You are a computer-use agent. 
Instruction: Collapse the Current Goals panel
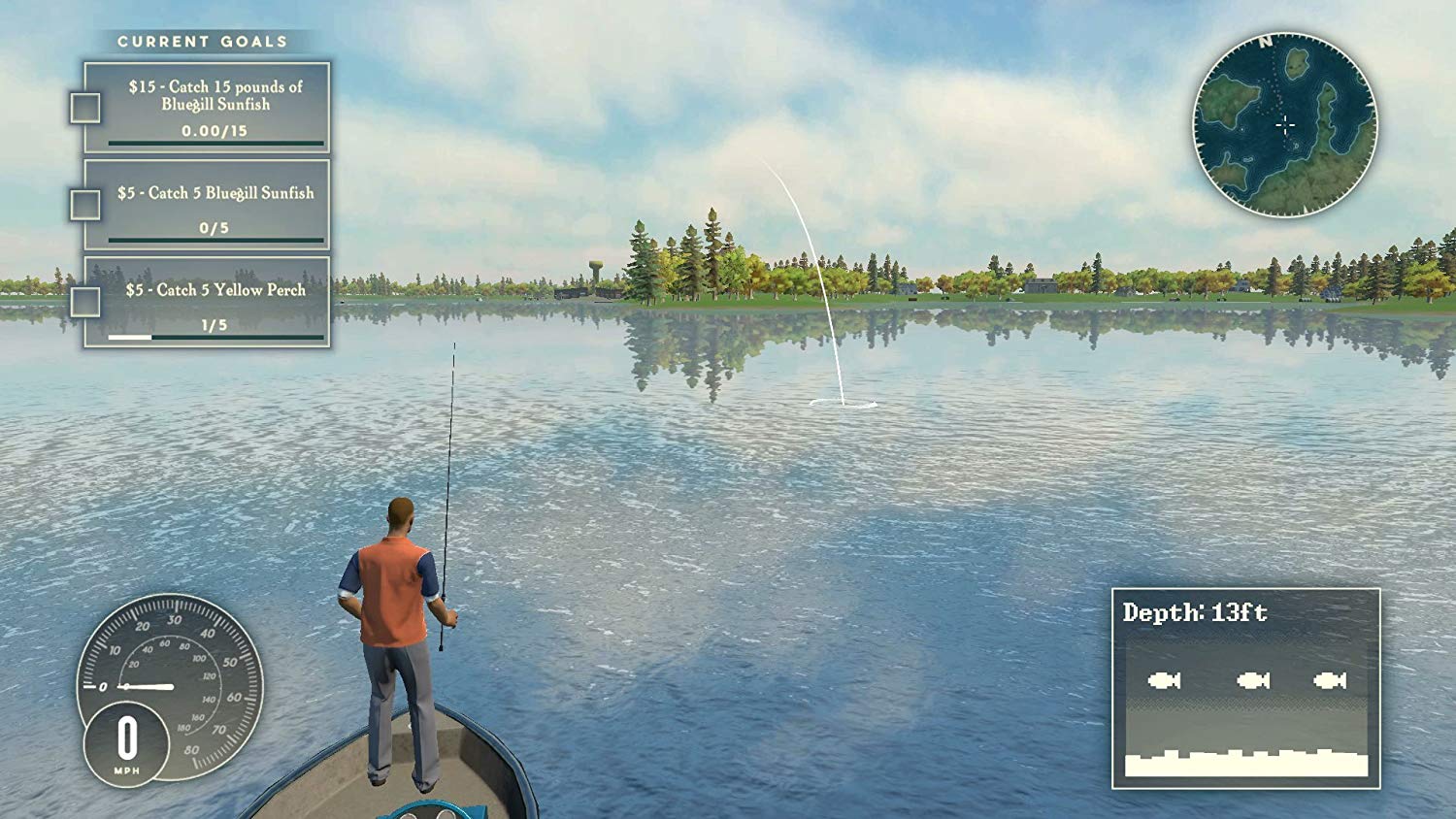tap(201, 42)
